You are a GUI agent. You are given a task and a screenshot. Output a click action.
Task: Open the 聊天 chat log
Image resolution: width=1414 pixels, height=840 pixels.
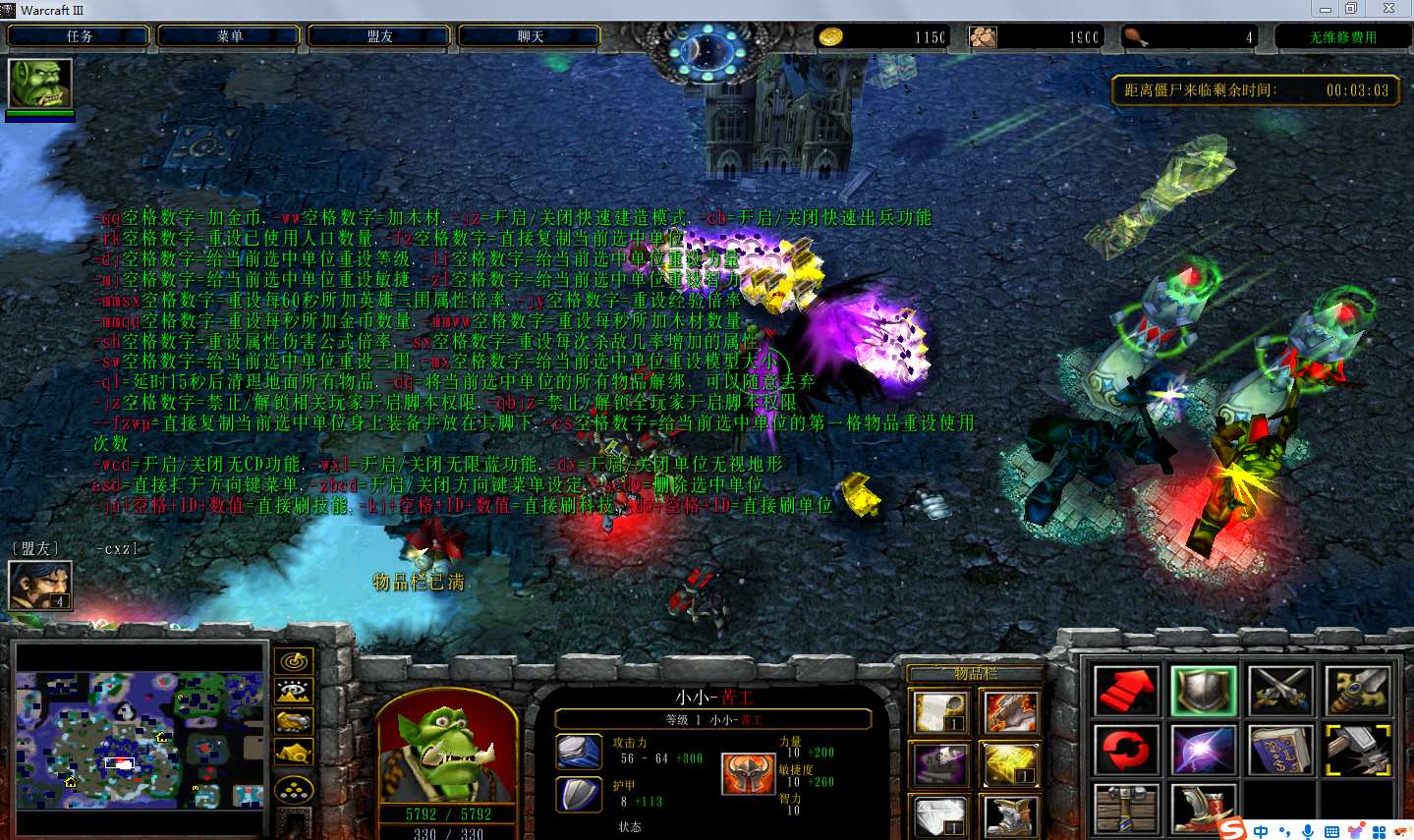531,36
